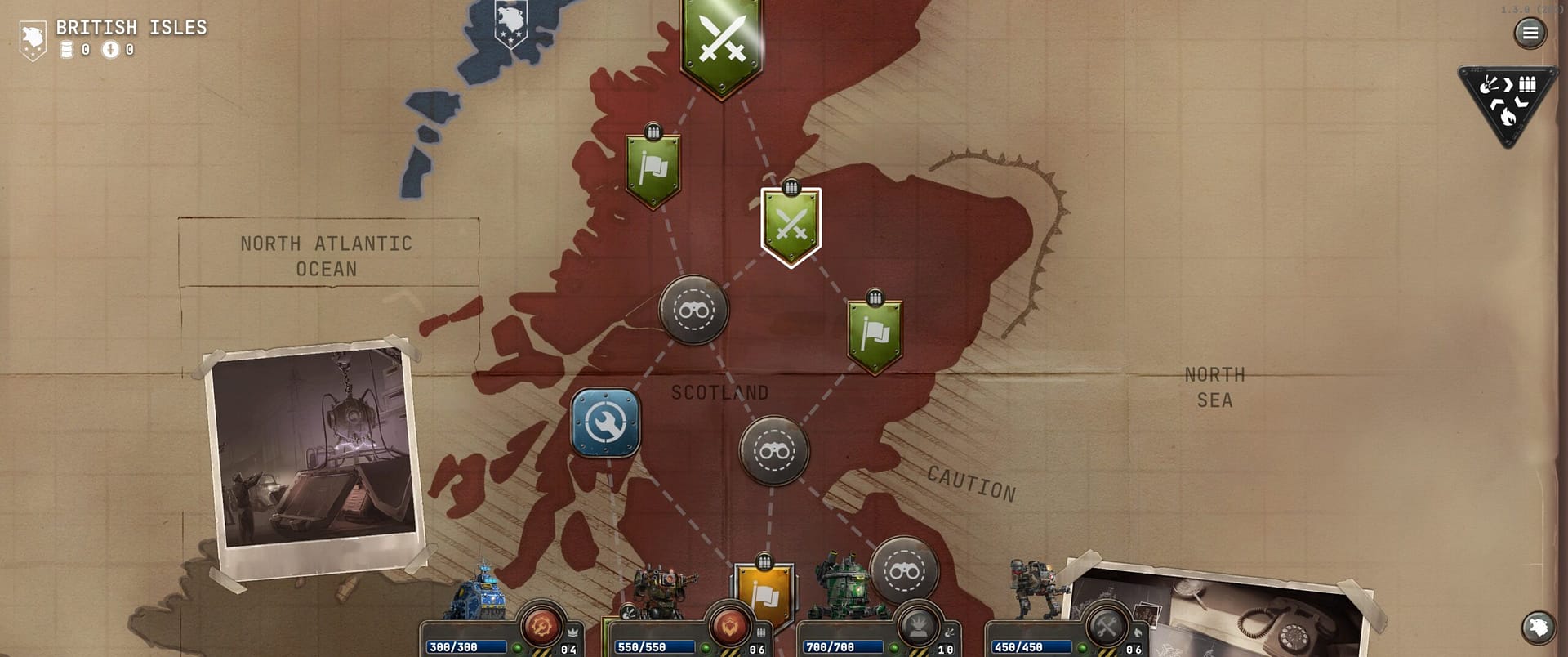Click the round emblem button in bottom-right corner
This screenshot has width=1568, height=657.
point(1538,628)
